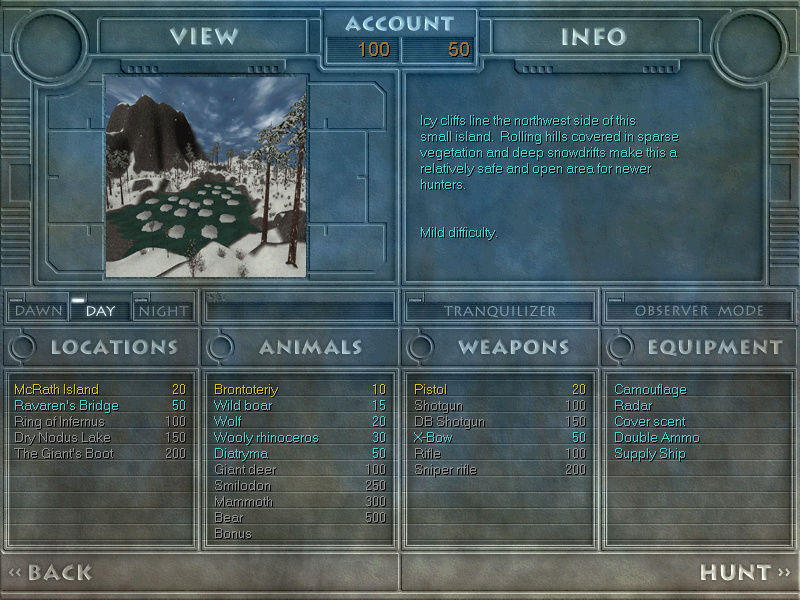Pick the Brontoteriy animal entry
The image size is (800, 600).
[246, 389]
